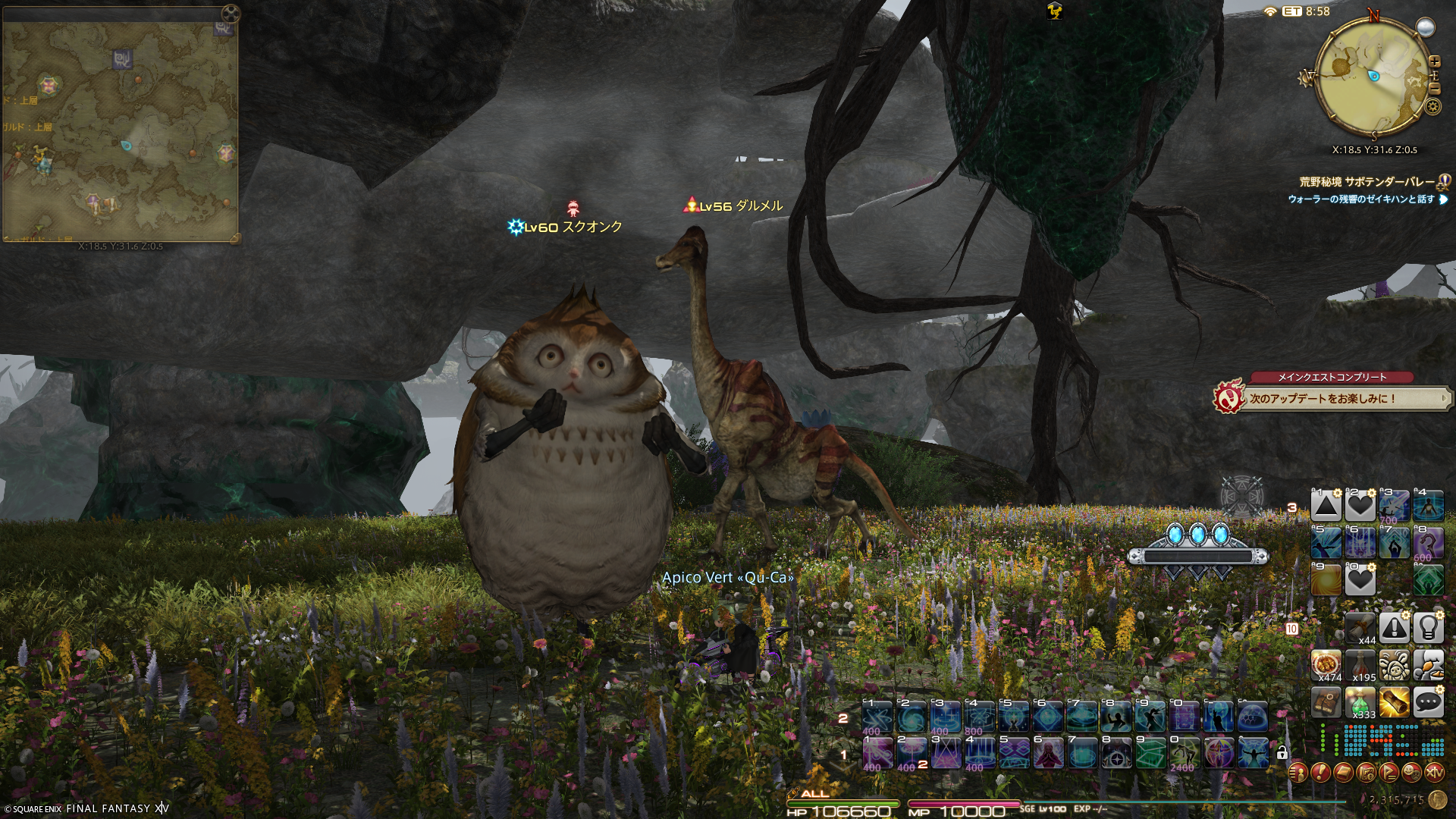Use the orange potion with 195 count
The width and height of the screenshot is (1456, 819).
[x=1360, y=666]
